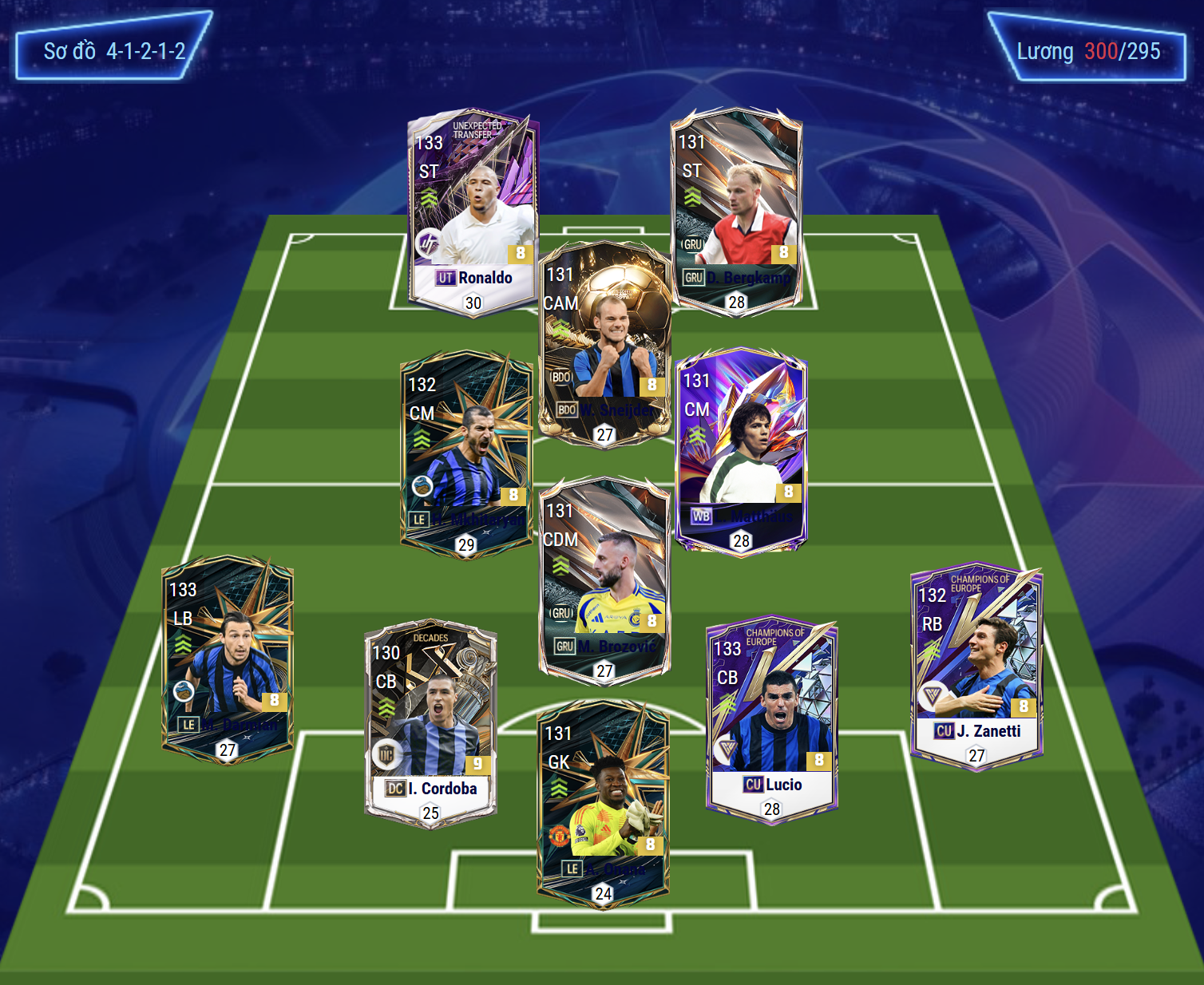Click the Lucio CB card

771,718
